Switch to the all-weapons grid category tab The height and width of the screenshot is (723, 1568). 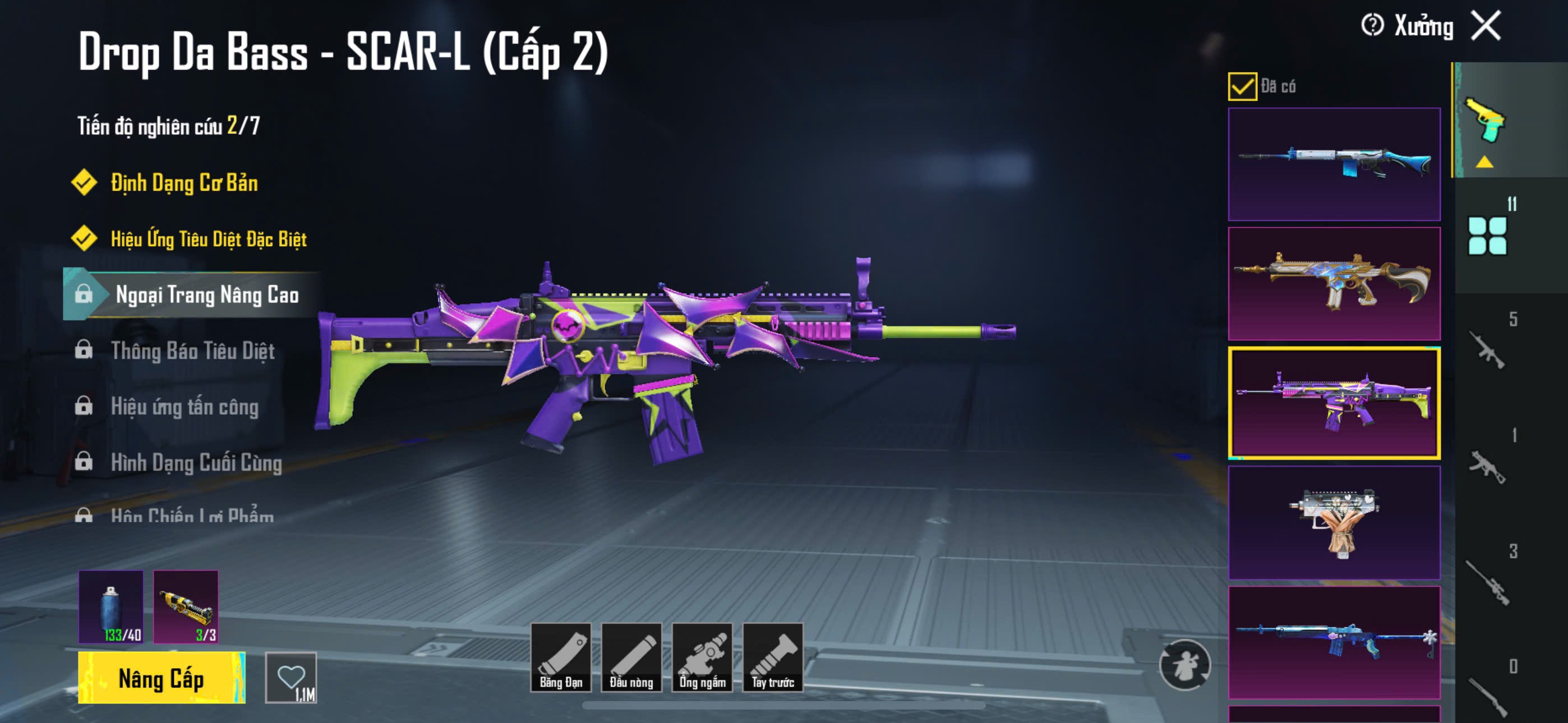tap(1487, 236)
